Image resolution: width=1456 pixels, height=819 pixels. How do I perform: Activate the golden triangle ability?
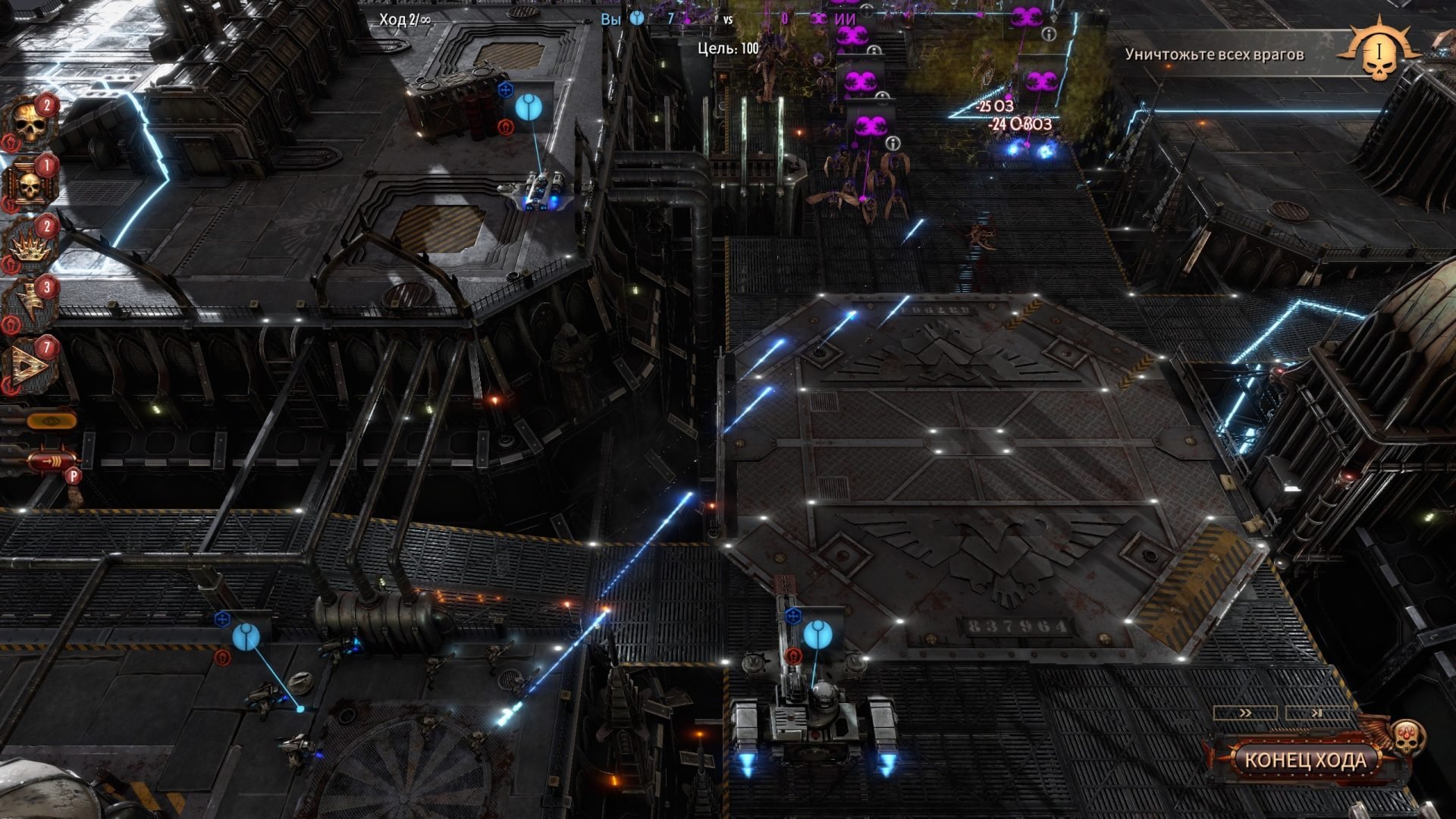[x=29, y=366]
